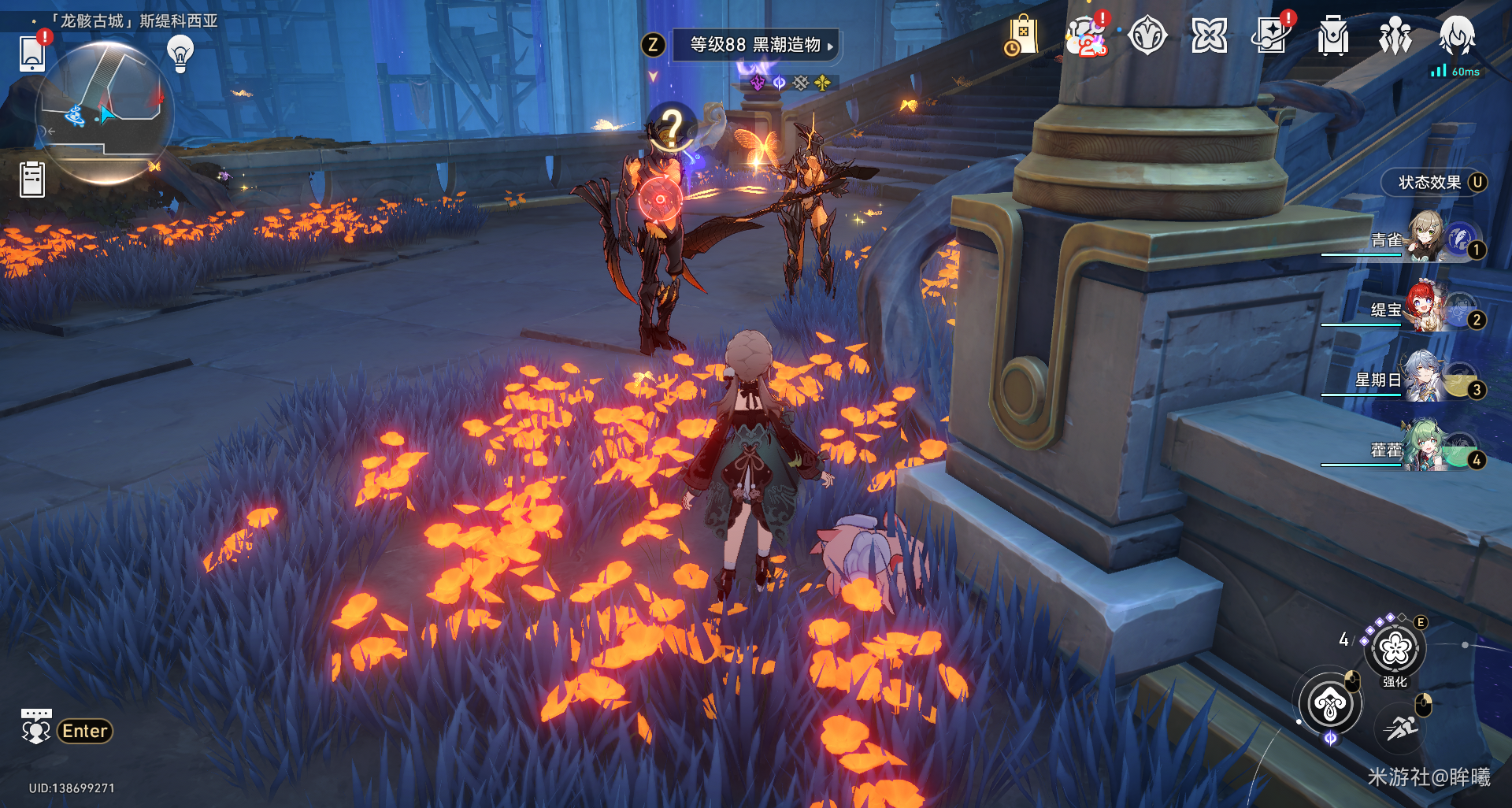Image resolution: width=1512 pixels, height=808 pixels.
Task: Open the mission clipboard icon
Action: coord(32,179)
